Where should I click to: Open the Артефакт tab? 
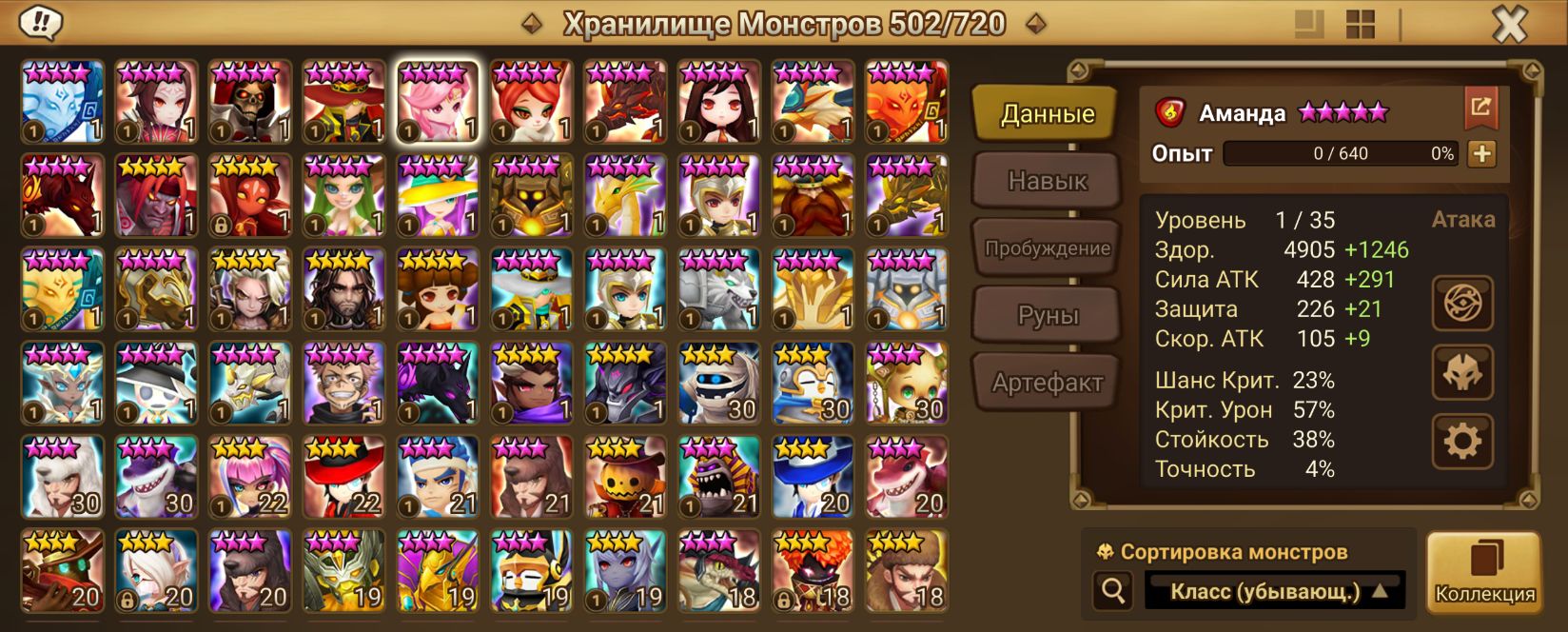coord(1047,383)
